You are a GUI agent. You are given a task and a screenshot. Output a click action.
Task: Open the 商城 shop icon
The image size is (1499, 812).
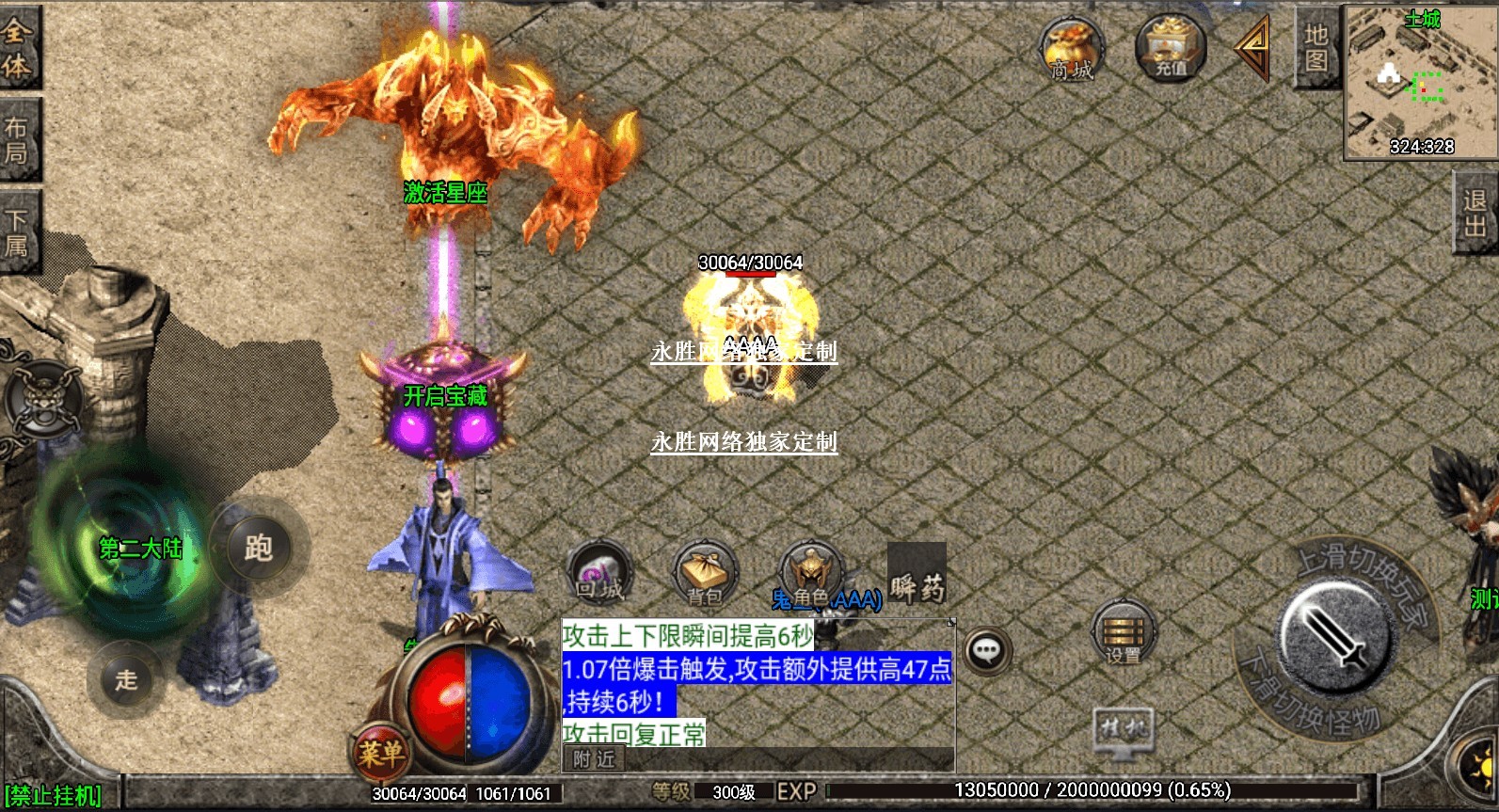(x=1071, y=50)
